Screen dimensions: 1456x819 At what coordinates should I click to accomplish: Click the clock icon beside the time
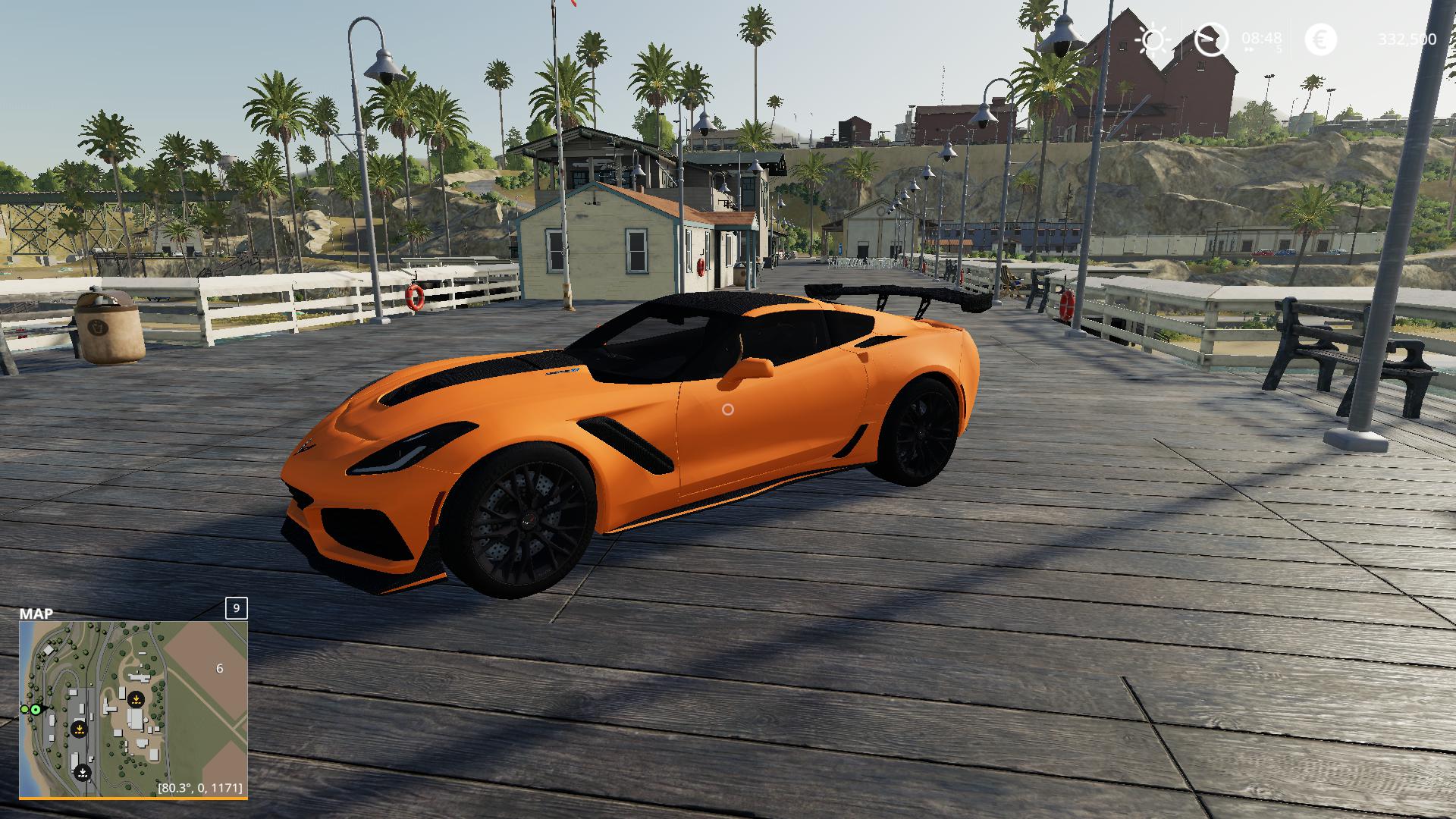[x=1211, y=39]
